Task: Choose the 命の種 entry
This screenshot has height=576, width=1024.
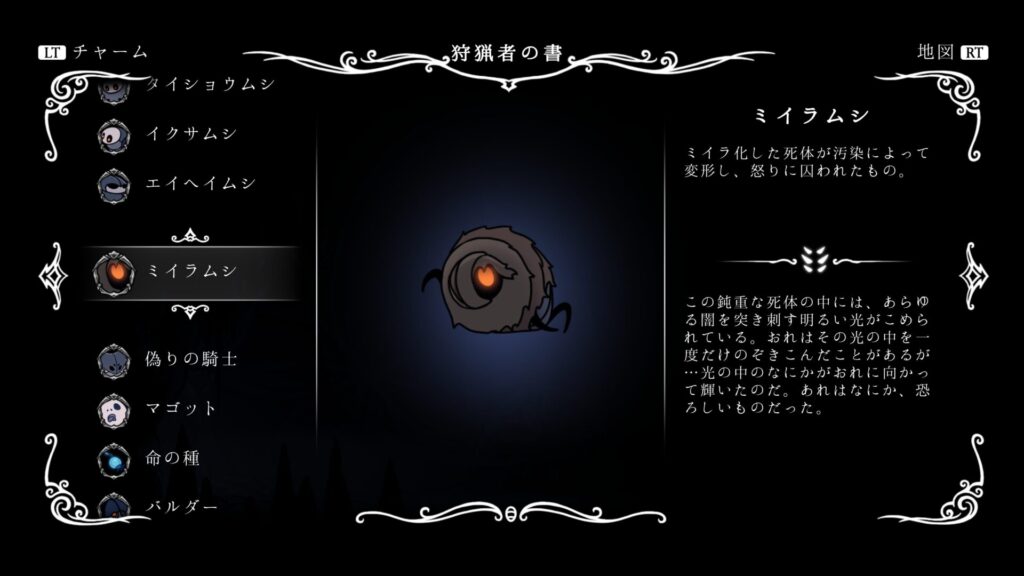Action: pos(172,459)
